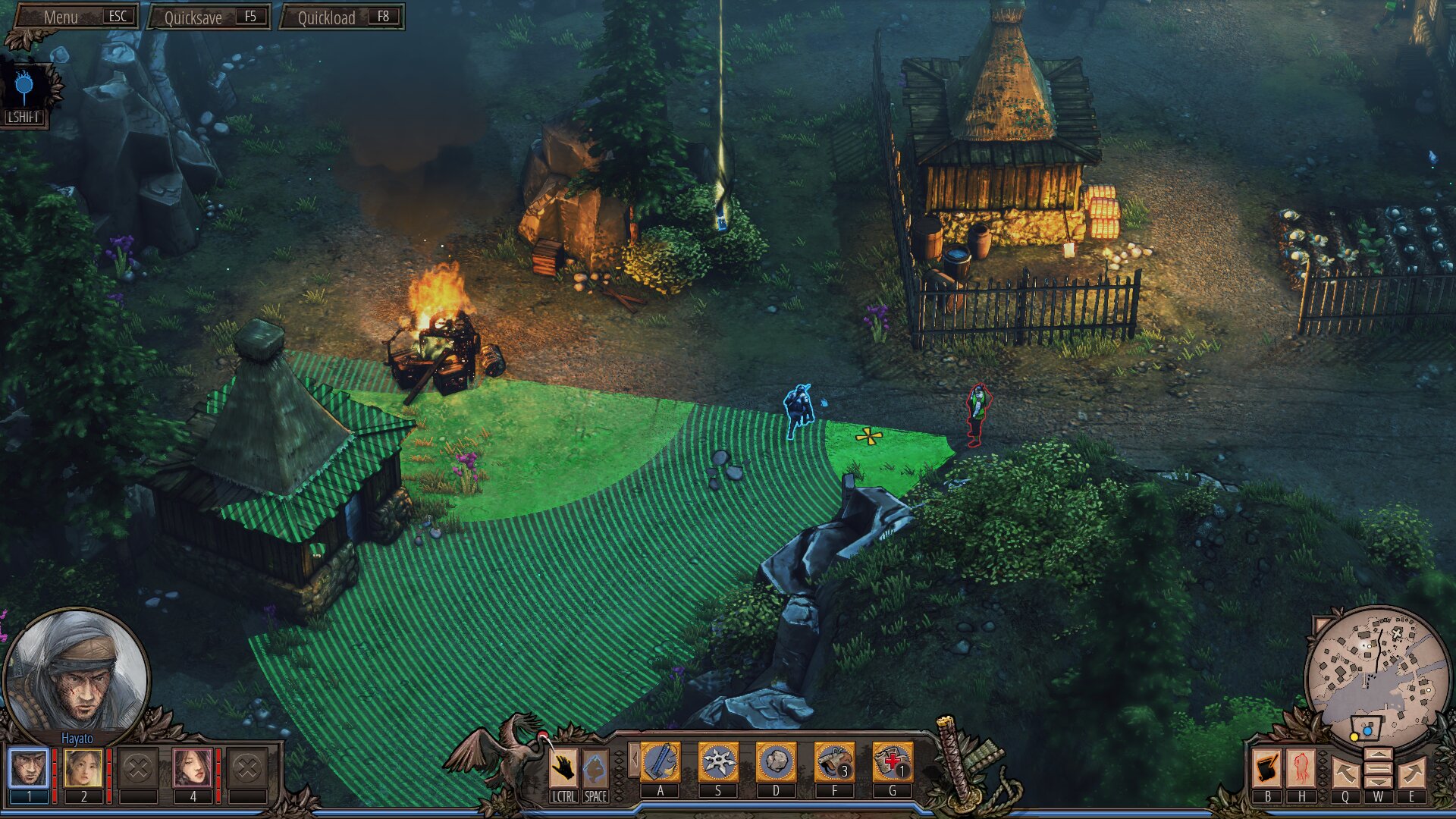Image resolution: width=1456 pixels, height=819 pixels.
Task: Choose the shuriken throw ability
Action: [718, 762]
